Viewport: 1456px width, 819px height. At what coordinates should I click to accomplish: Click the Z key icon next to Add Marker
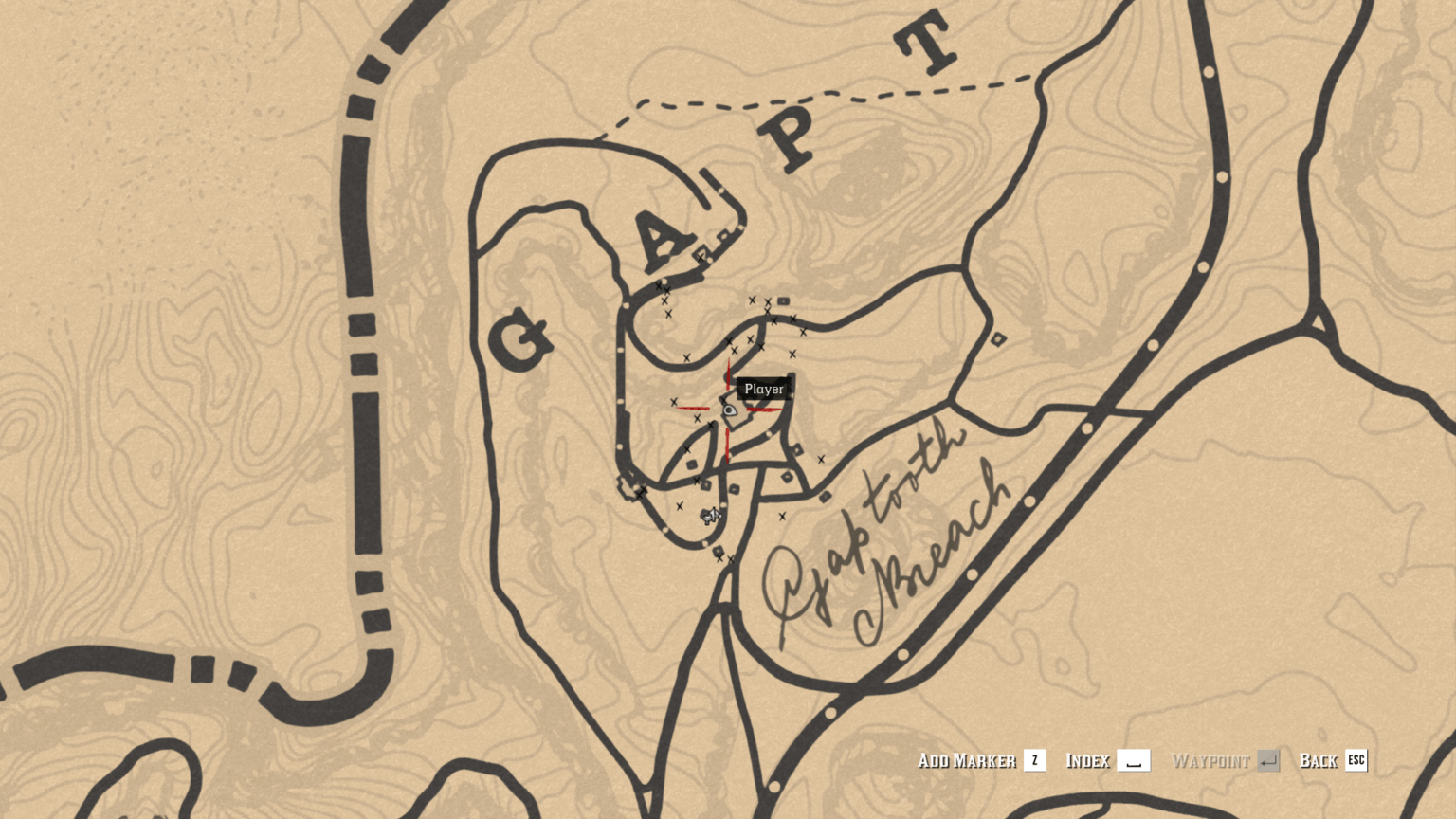[x=1033, y=760]
